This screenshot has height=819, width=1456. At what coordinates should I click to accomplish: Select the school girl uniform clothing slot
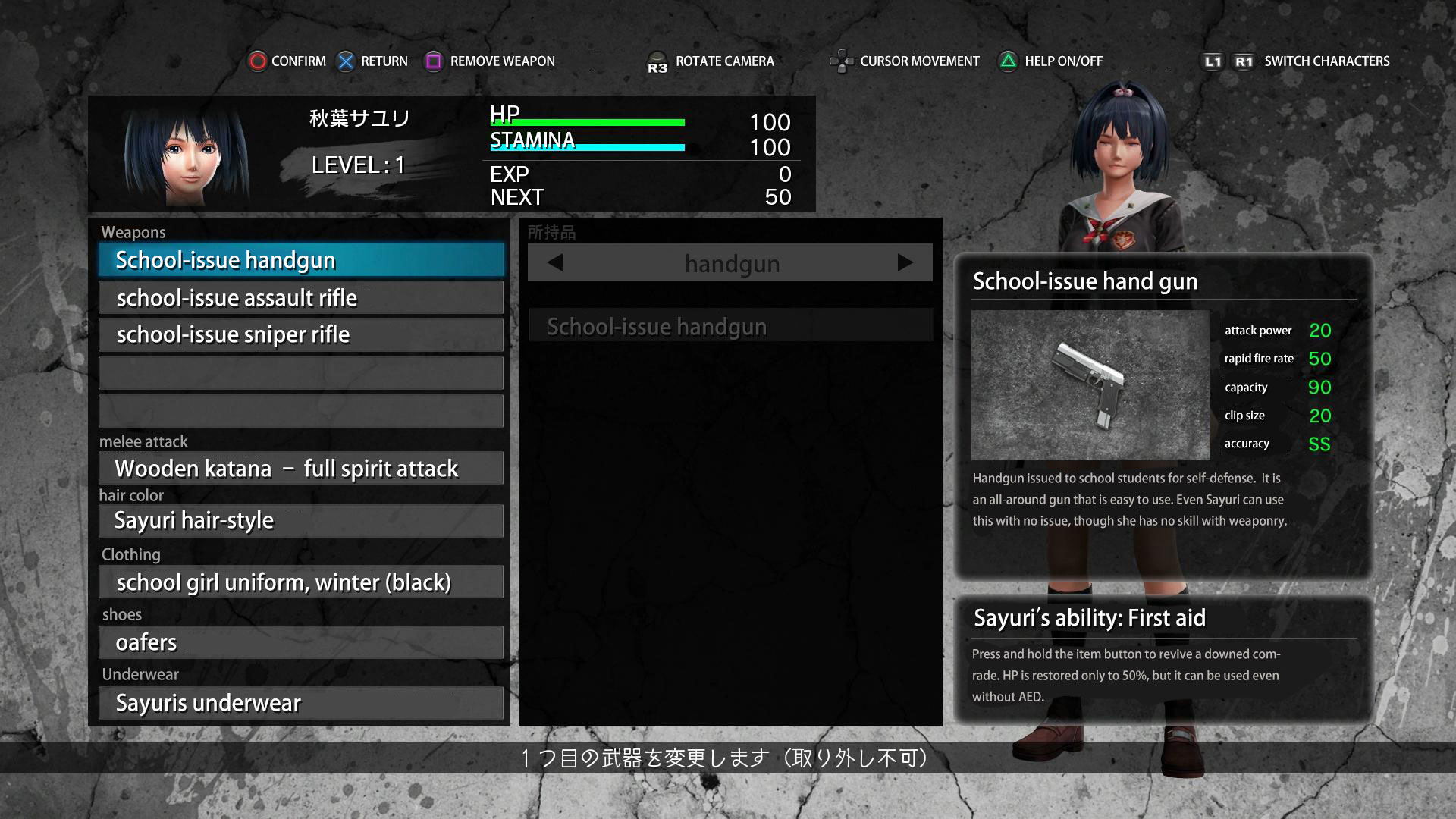click(x=301, y=582)
